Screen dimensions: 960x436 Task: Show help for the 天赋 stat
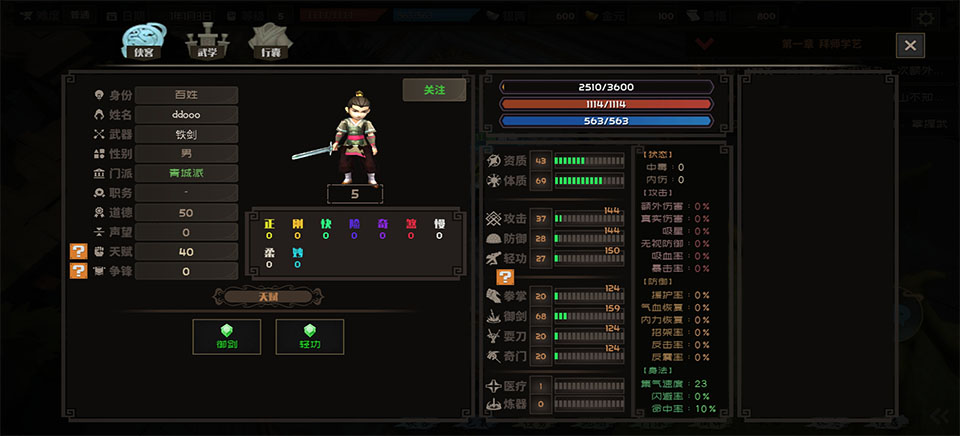tap(77, 252)
